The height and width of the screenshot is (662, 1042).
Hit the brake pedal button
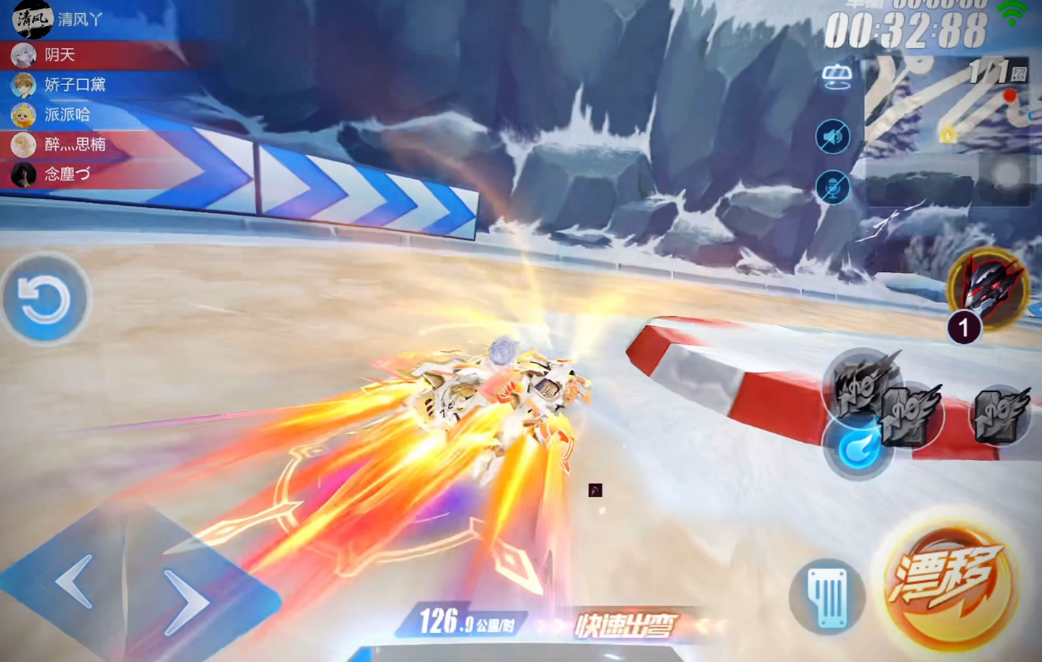[826, 597]
